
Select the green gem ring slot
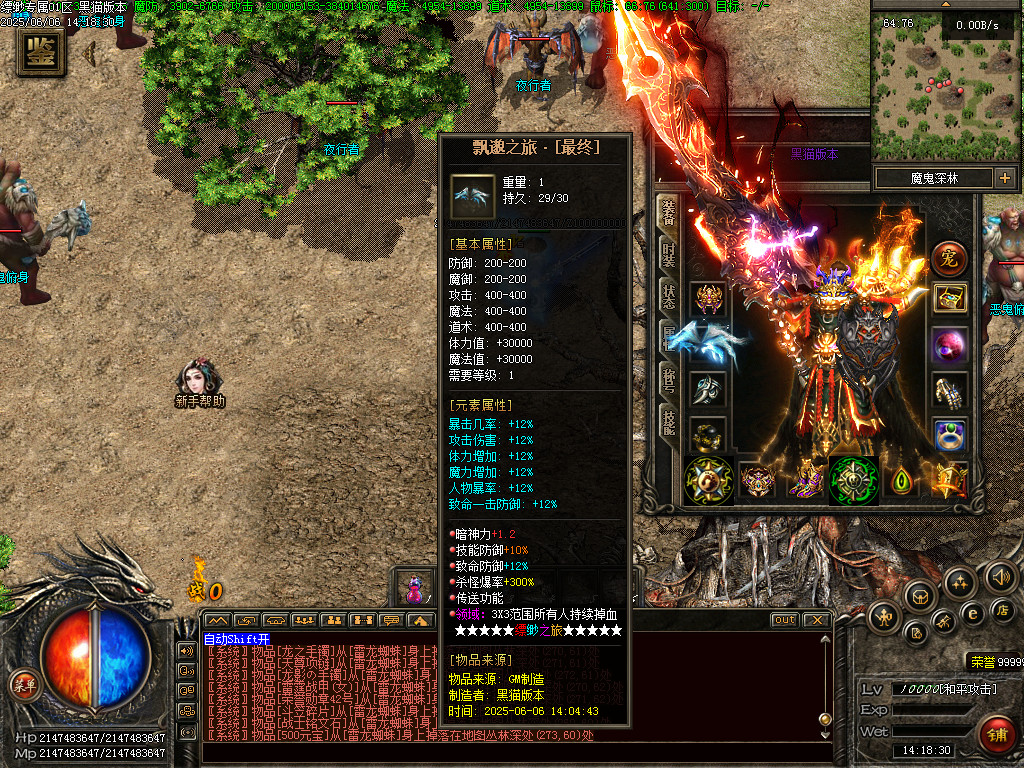[949, 435]
